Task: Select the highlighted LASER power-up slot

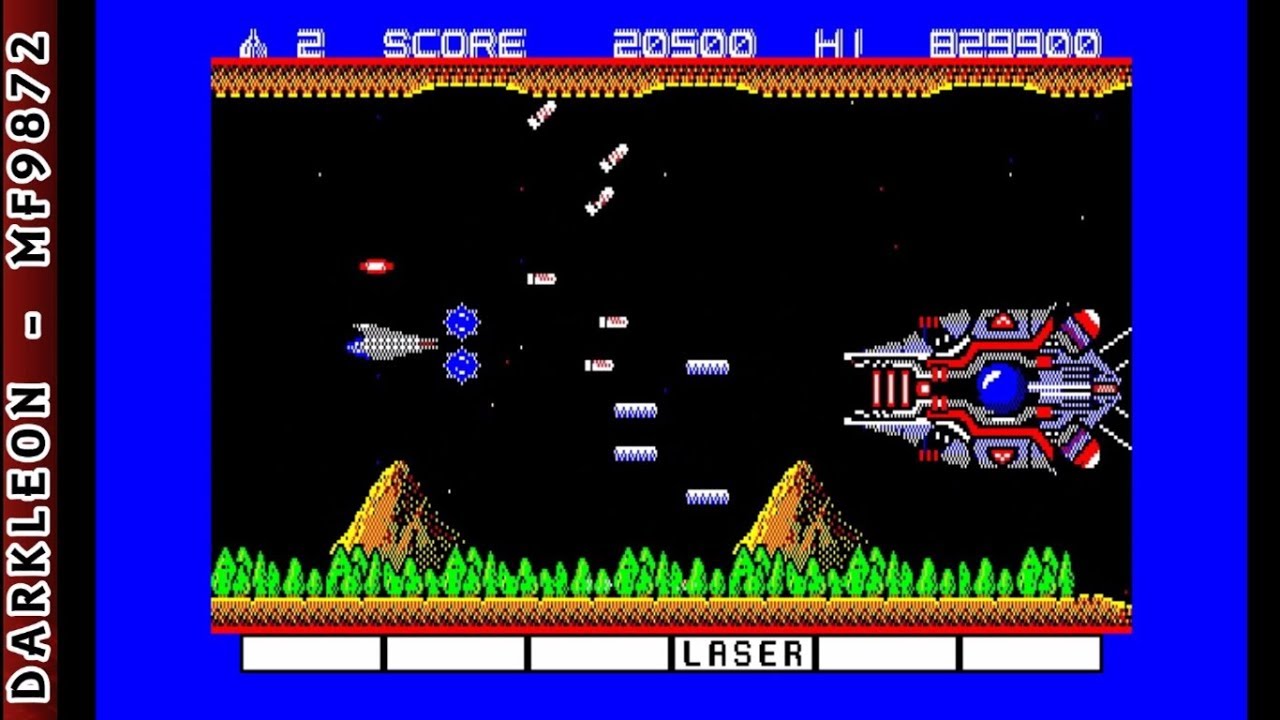Action: pyautogui.click(x=740, y=653)
